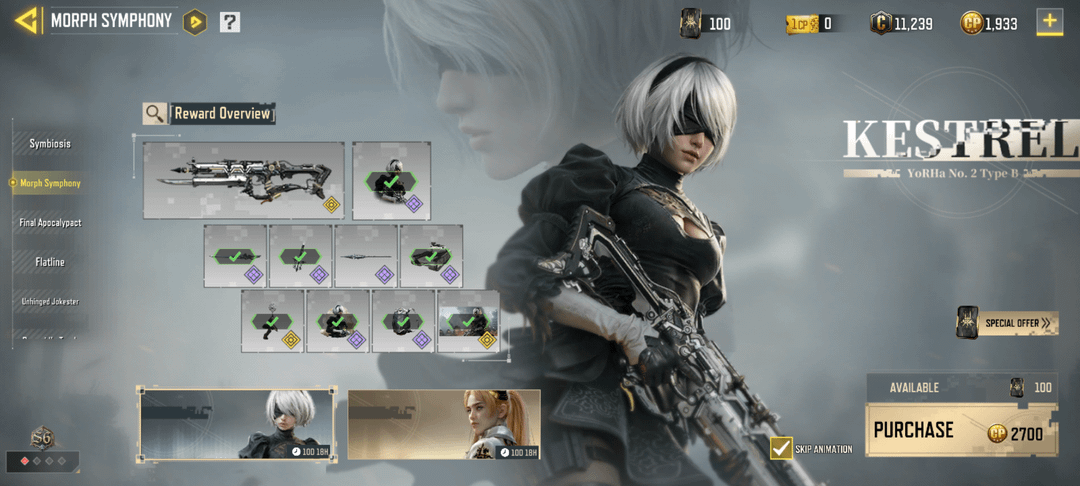Choose the Flatline draw
Image resolution: width=1080 pixels, height=486 pixels.
click(x=50, y=262)
